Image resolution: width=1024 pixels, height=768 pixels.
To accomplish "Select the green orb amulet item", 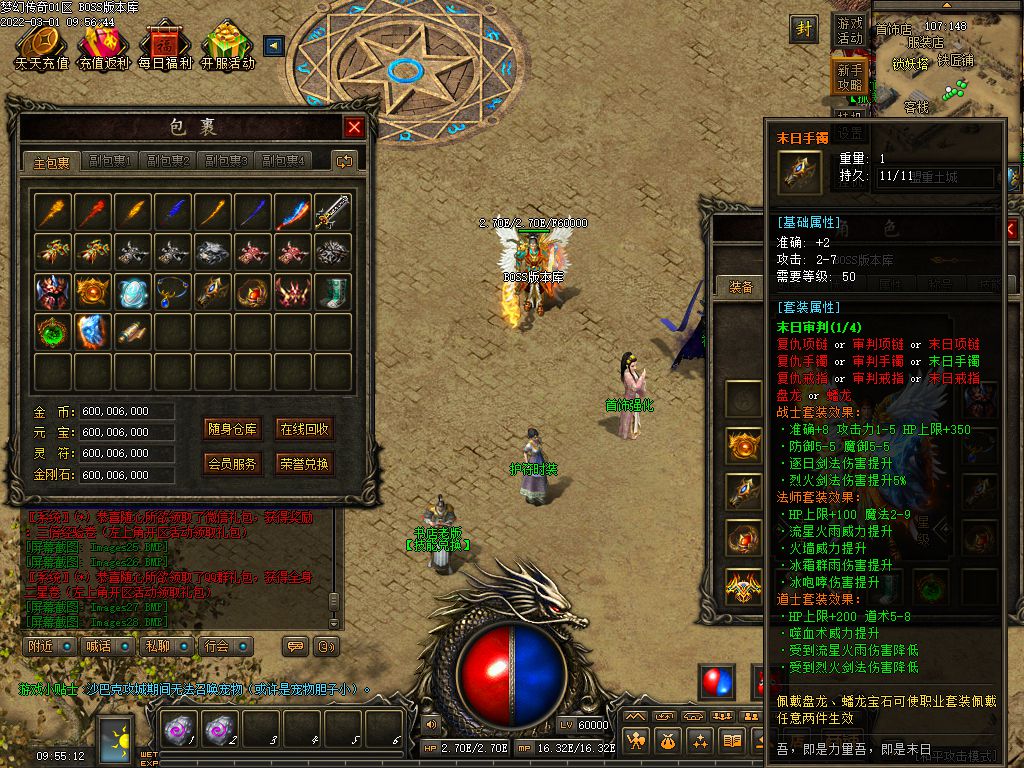I will [x=52, y=331].
